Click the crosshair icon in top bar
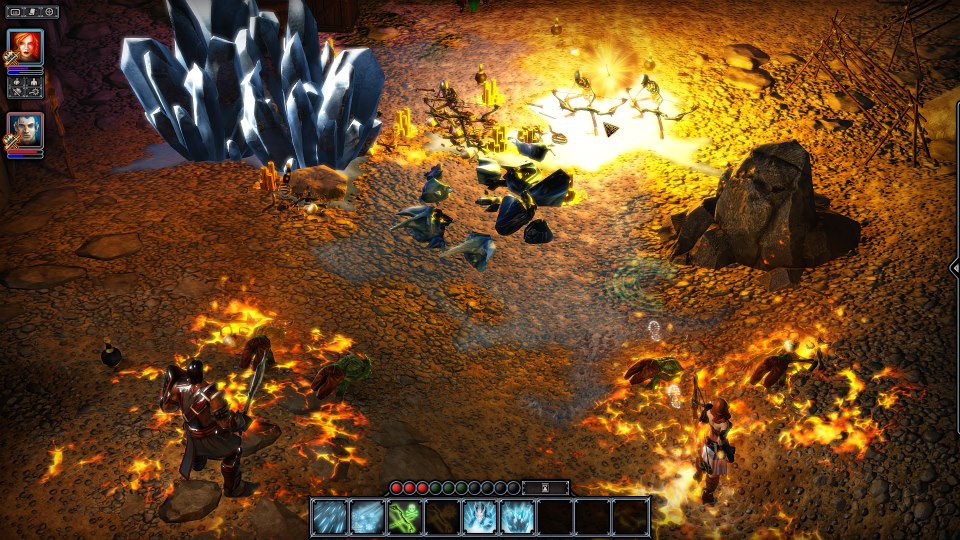Image resolution: width=960 pixels, height=540 pixels. (x=49, y=12)
